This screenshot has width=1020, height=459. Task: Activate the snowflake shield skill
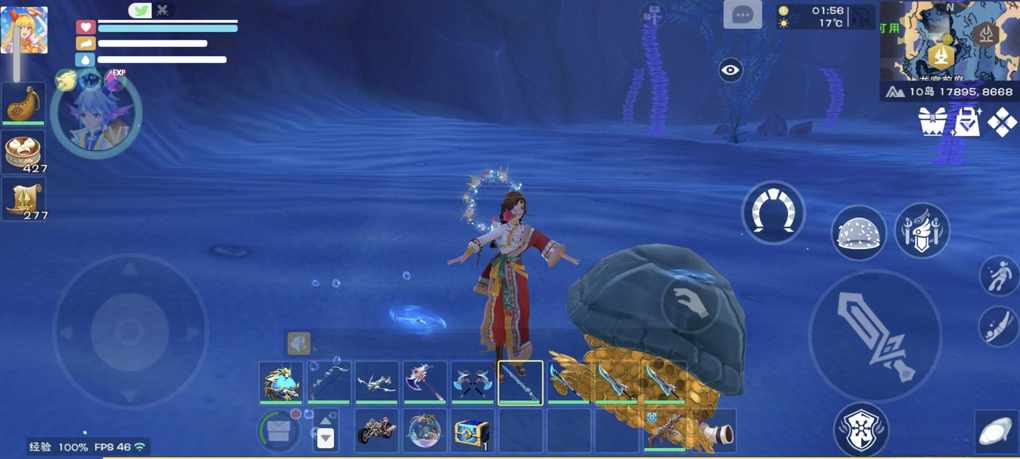(x=860, y=429)
